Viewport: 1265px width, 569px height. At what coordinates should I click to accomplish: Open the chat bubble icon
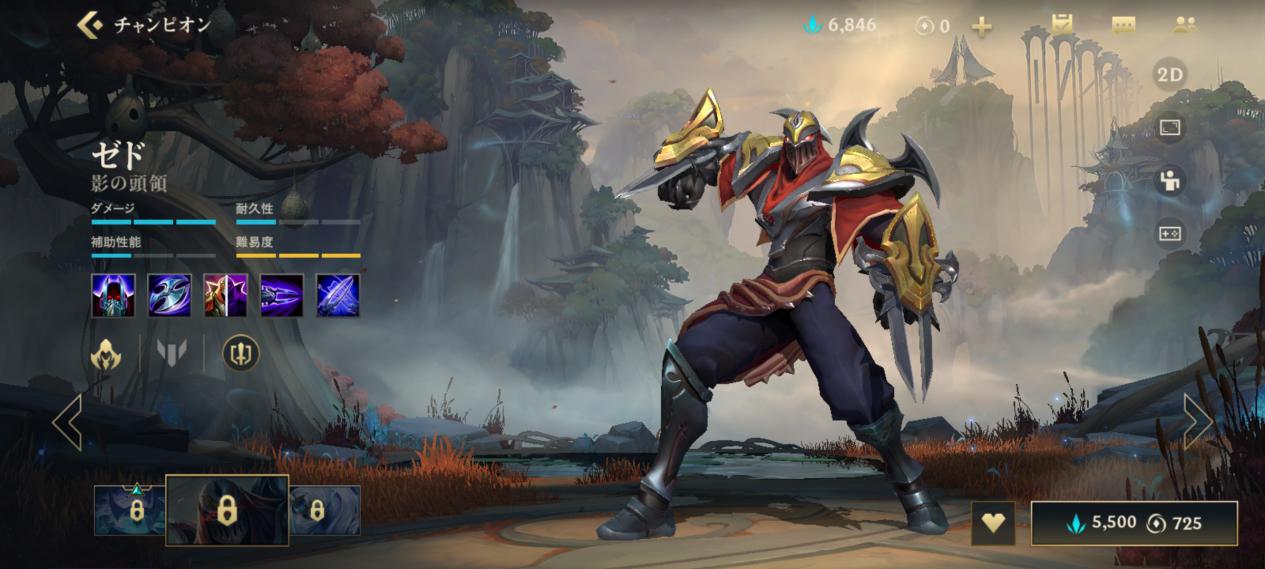tap(1123, 26)
